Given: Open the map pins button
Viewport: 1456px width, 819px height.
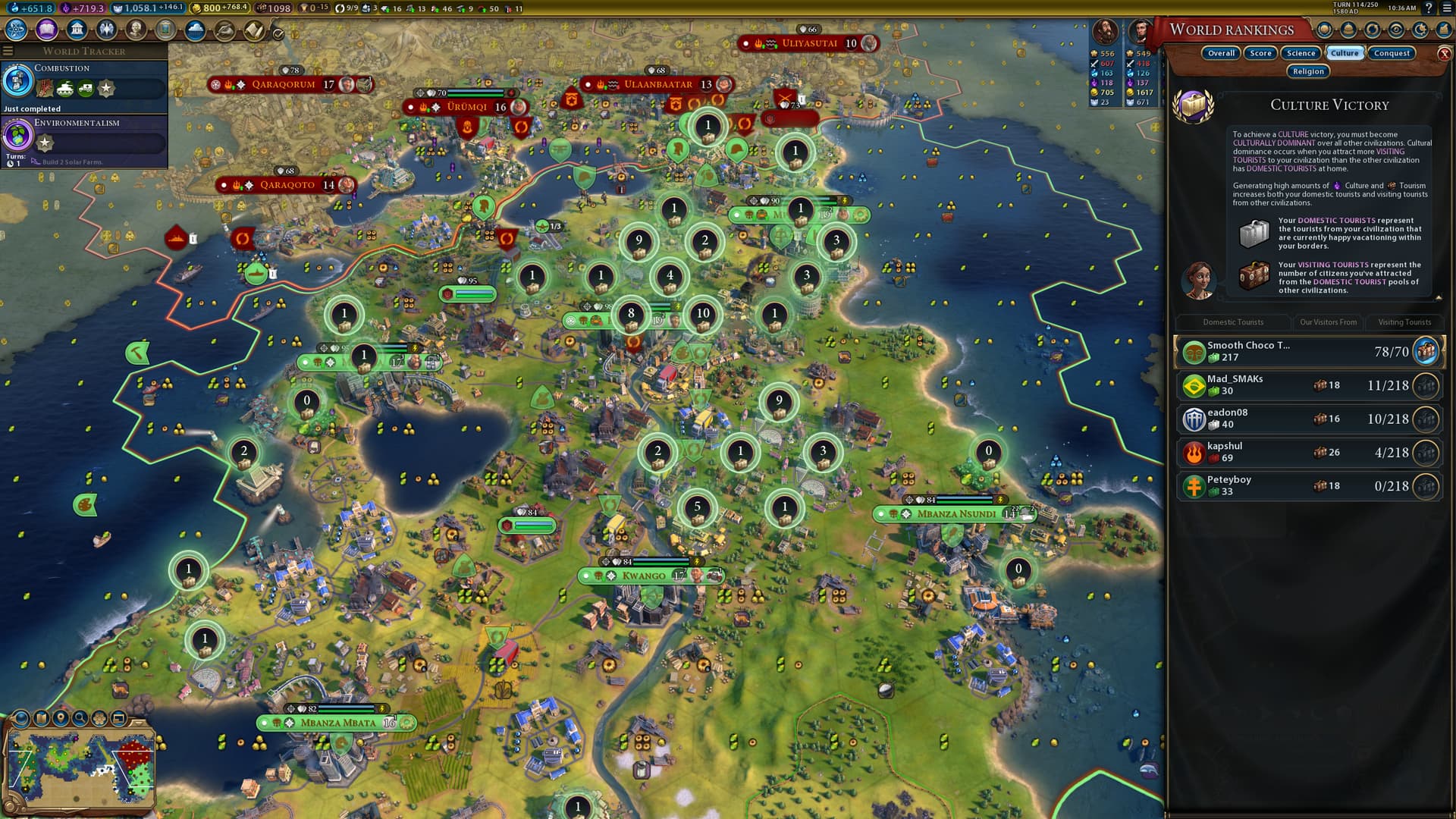Looking at the screenshot, I should (x=60, y=717).
